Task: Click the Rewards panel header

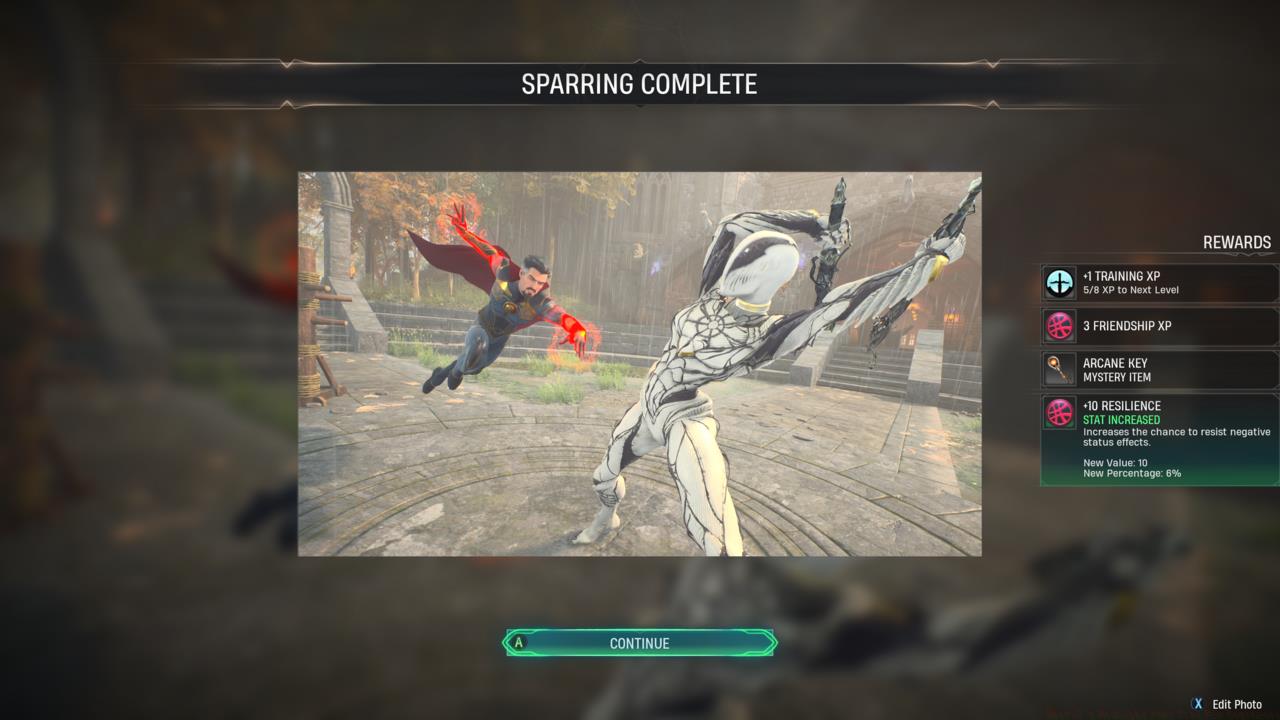Action: point(1235,242)
